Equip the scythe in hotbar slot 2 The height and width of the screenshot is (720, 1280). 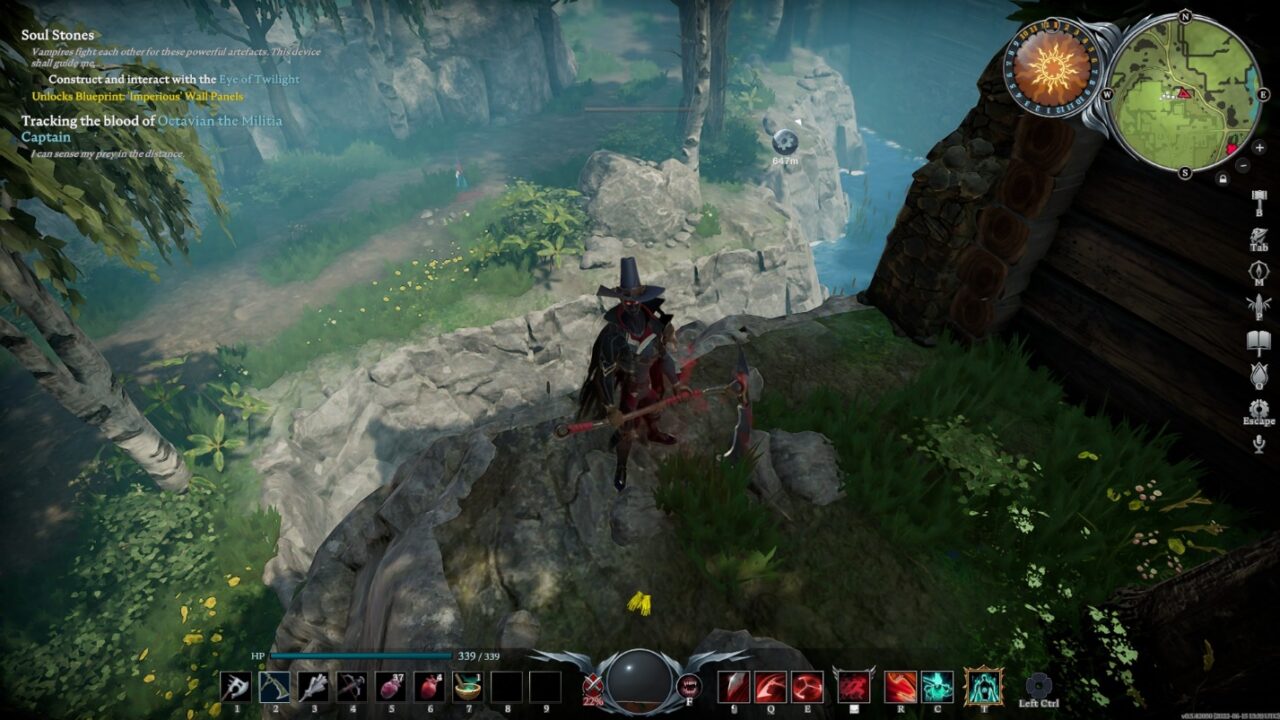(275, 685)
